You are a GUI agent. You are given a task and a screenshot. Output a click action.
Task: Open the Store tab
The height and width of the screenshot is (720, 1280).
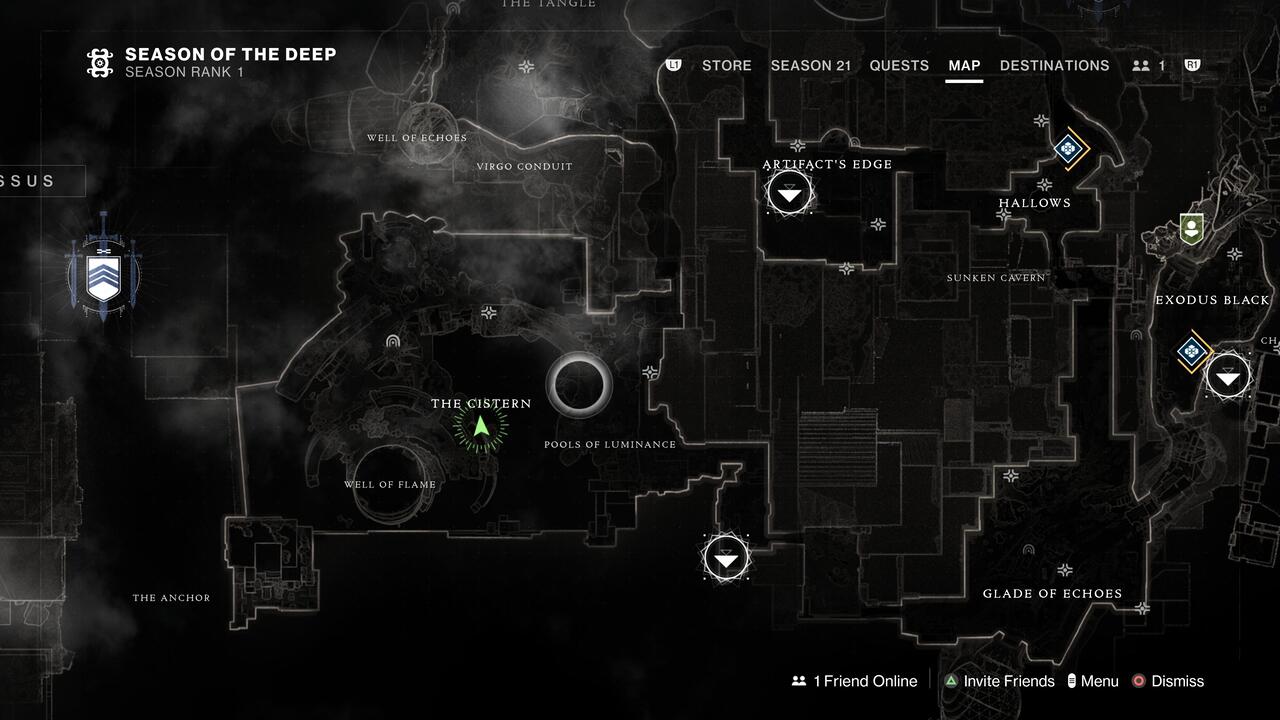point(726,65)
